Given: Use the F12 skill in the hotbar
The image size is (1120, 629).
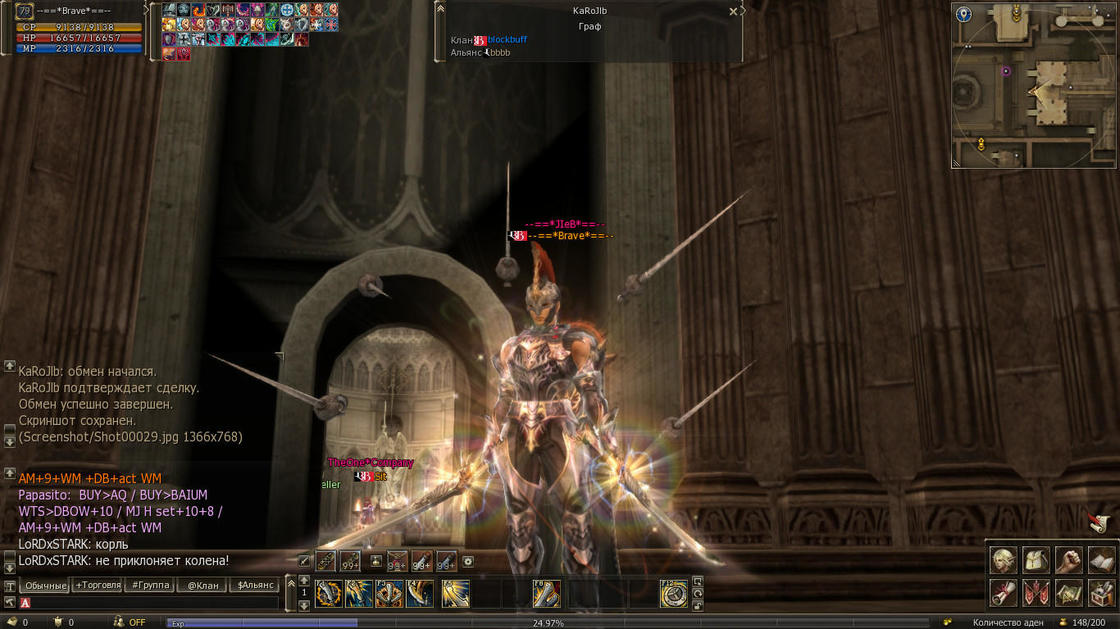Looking at the screenshot, I should [674, 593].
